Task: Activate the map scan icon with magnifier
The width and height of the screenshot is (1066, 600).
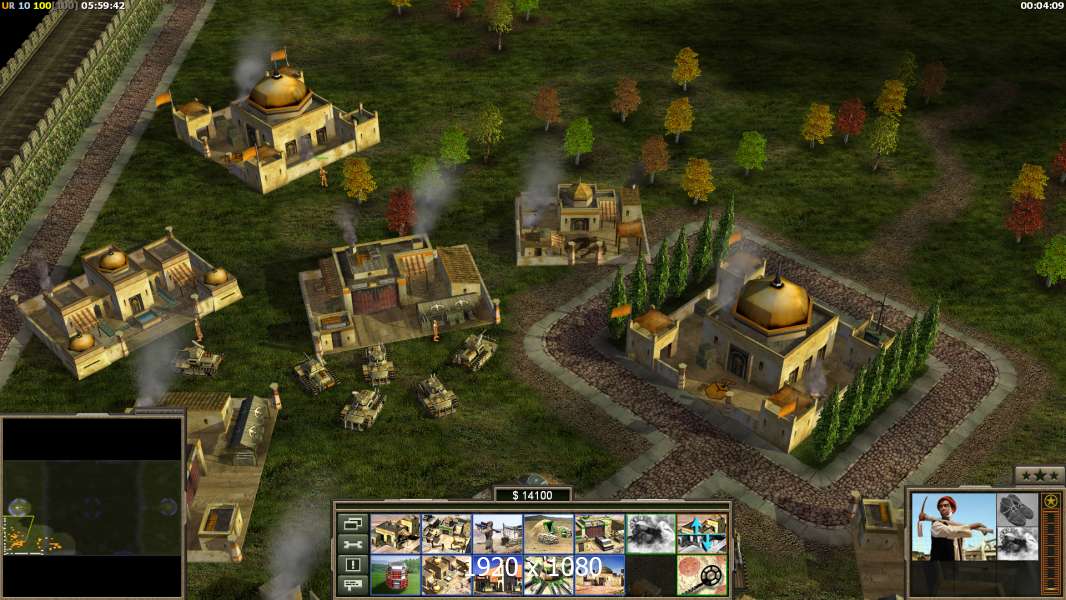Action: (x=701, y=575)
